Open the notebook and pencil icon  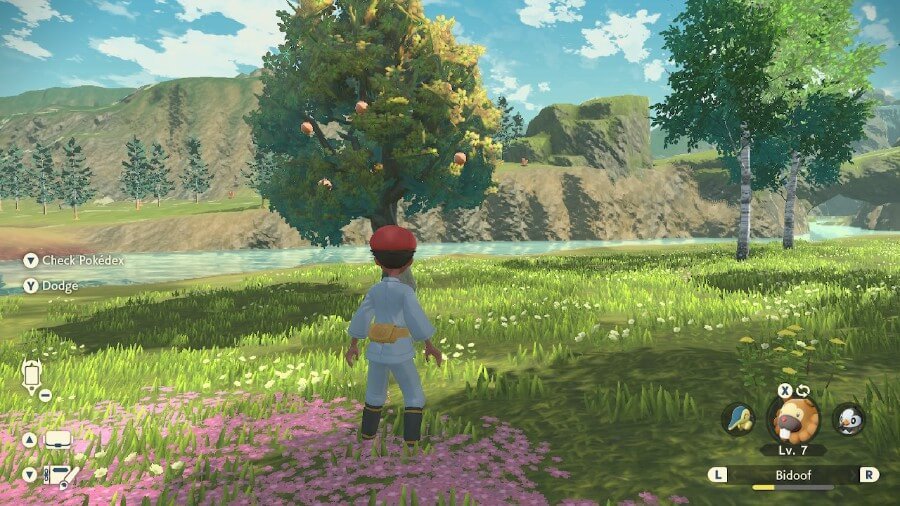coord(58,475)
